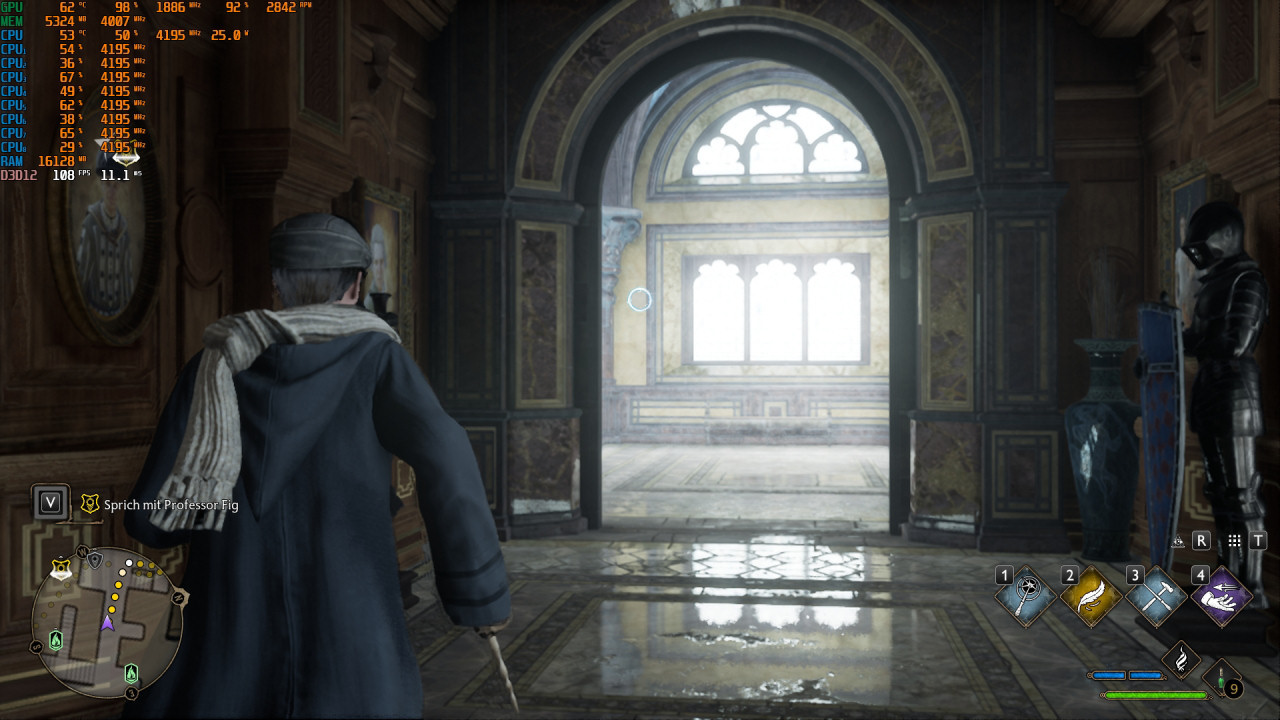Select the 'Sprich mit Professor Fig' prompt text
This screenshot has height=720, width=1280.
170,506
